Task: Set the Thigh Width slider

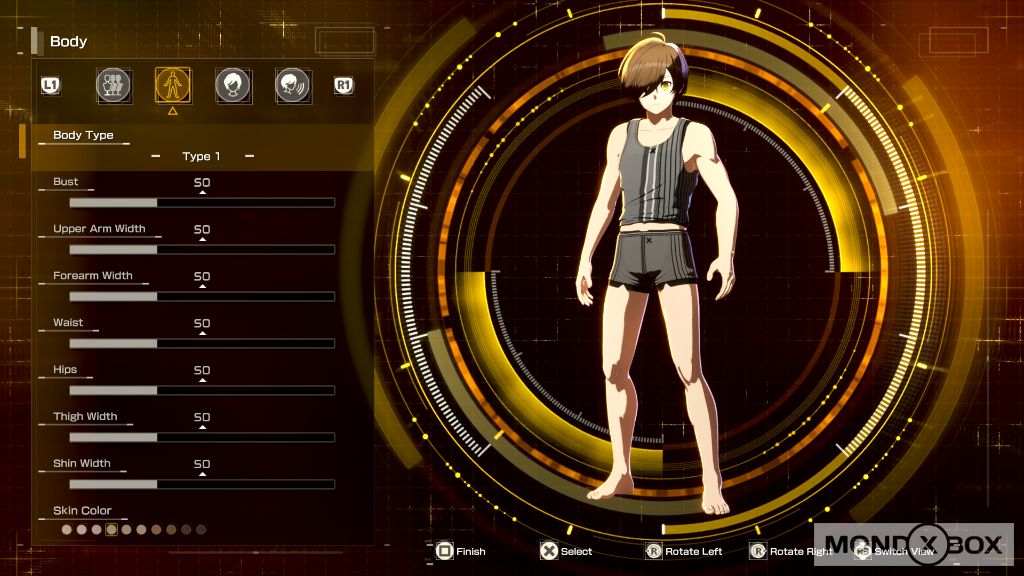Action: [201, 438]
